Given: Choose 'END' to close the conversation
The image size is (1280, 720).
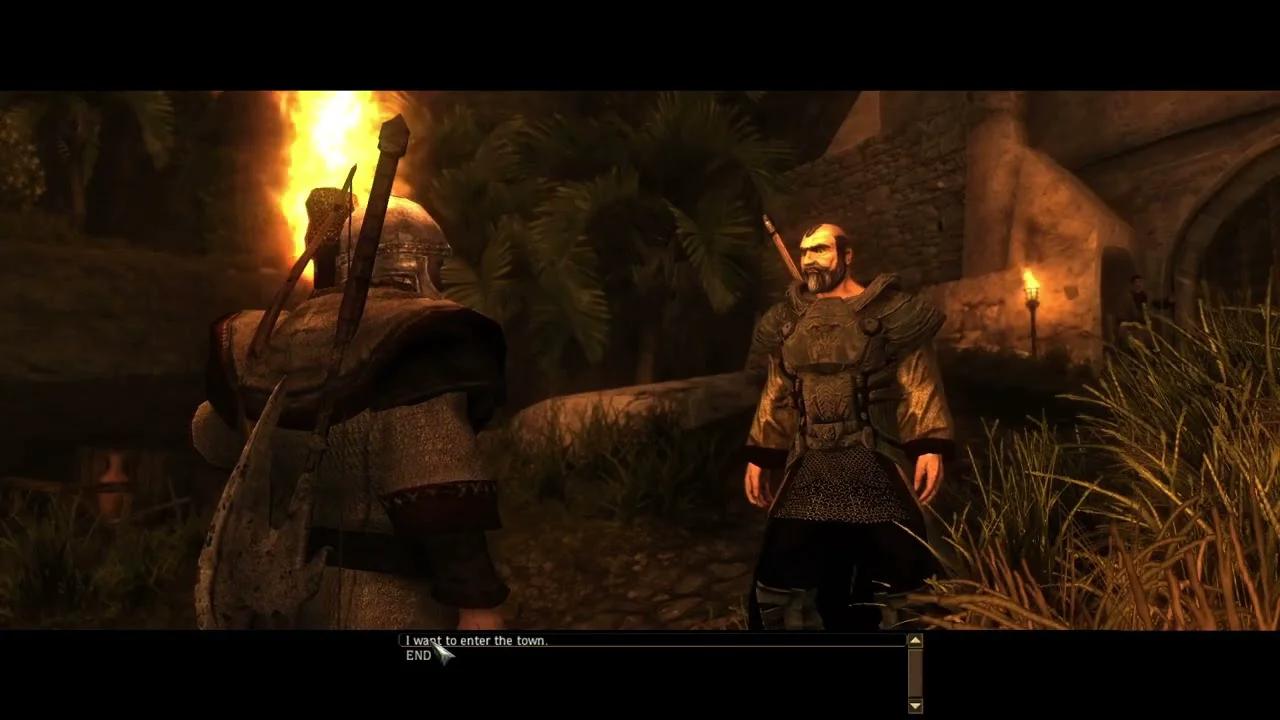Looking at the screenshot, I should [417, 655].
